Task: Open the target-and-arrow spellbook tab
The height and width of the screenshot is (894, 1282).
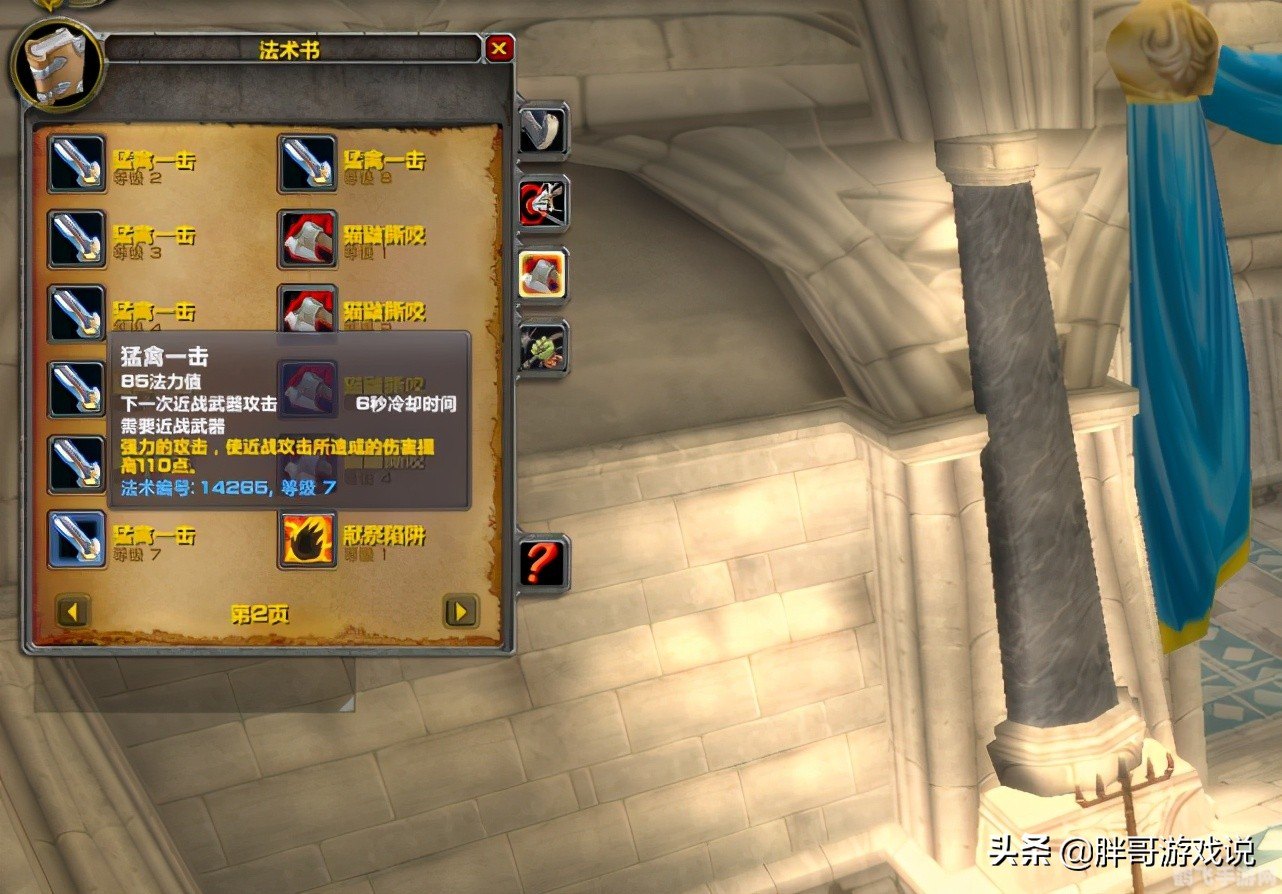Action: pyautogui.click(x=543, y=202)
